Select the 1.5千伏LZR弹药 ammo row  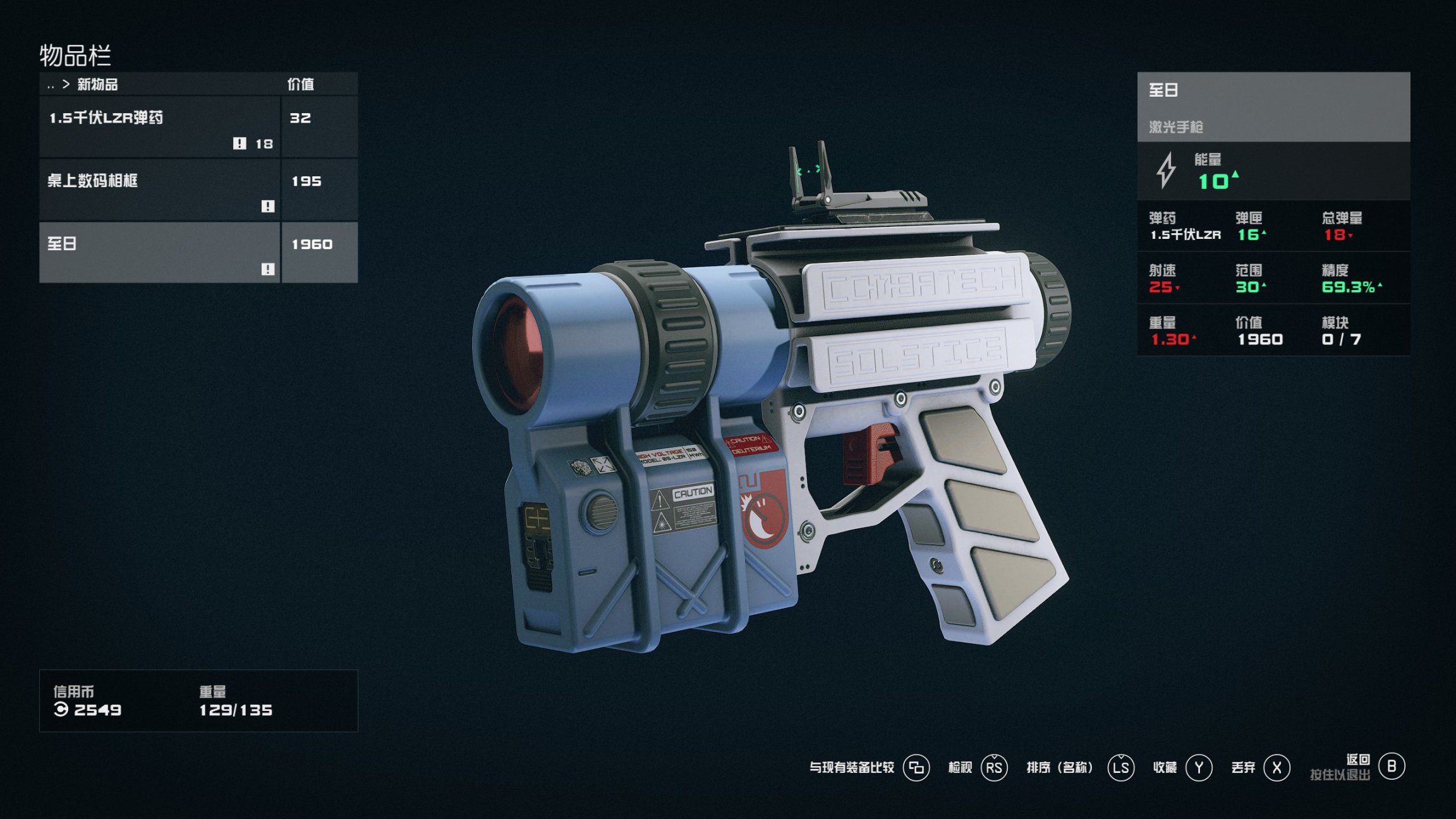159,126
